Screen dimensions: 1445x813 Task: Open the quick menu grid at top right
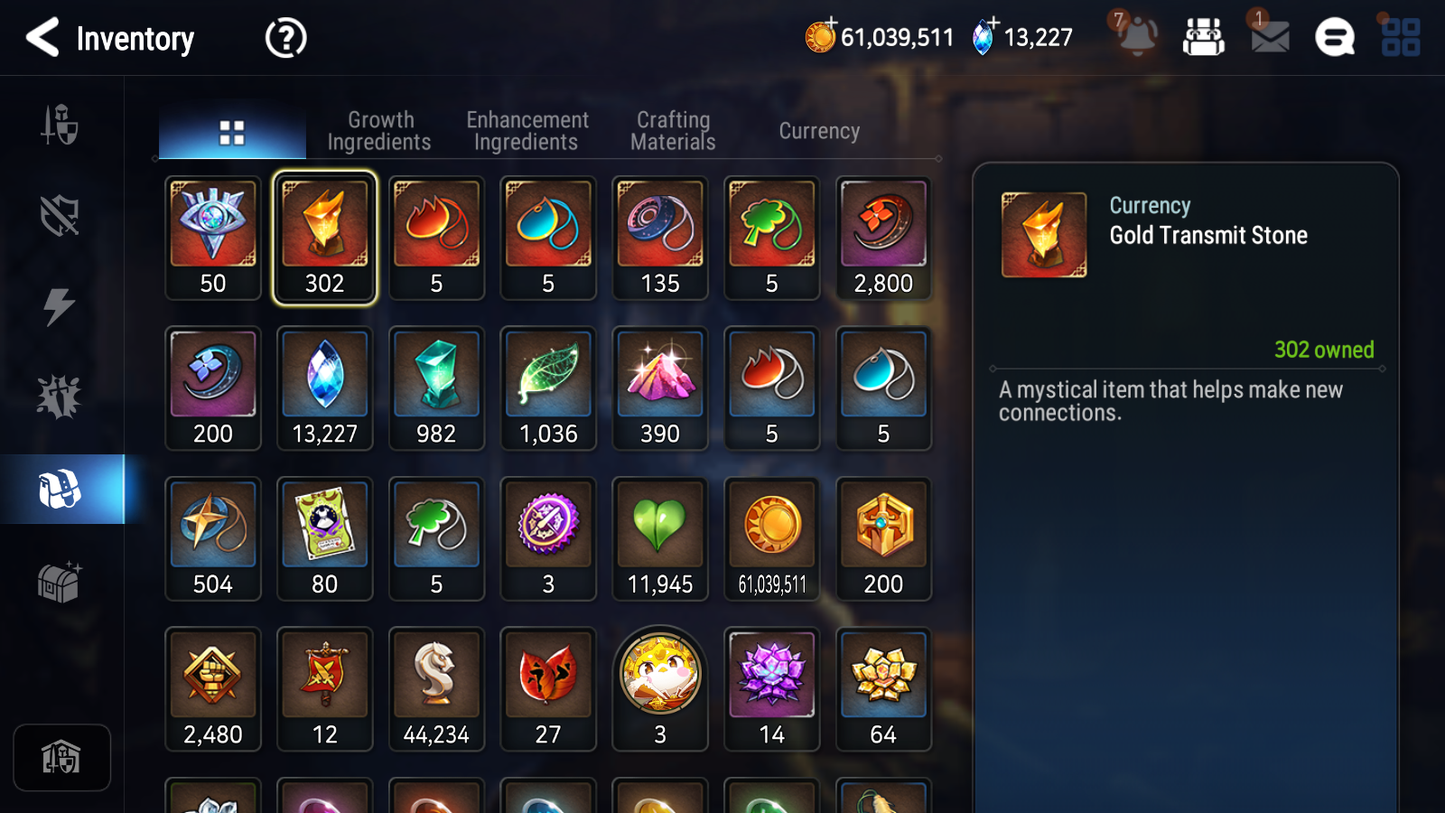[x=1399, y=36]
